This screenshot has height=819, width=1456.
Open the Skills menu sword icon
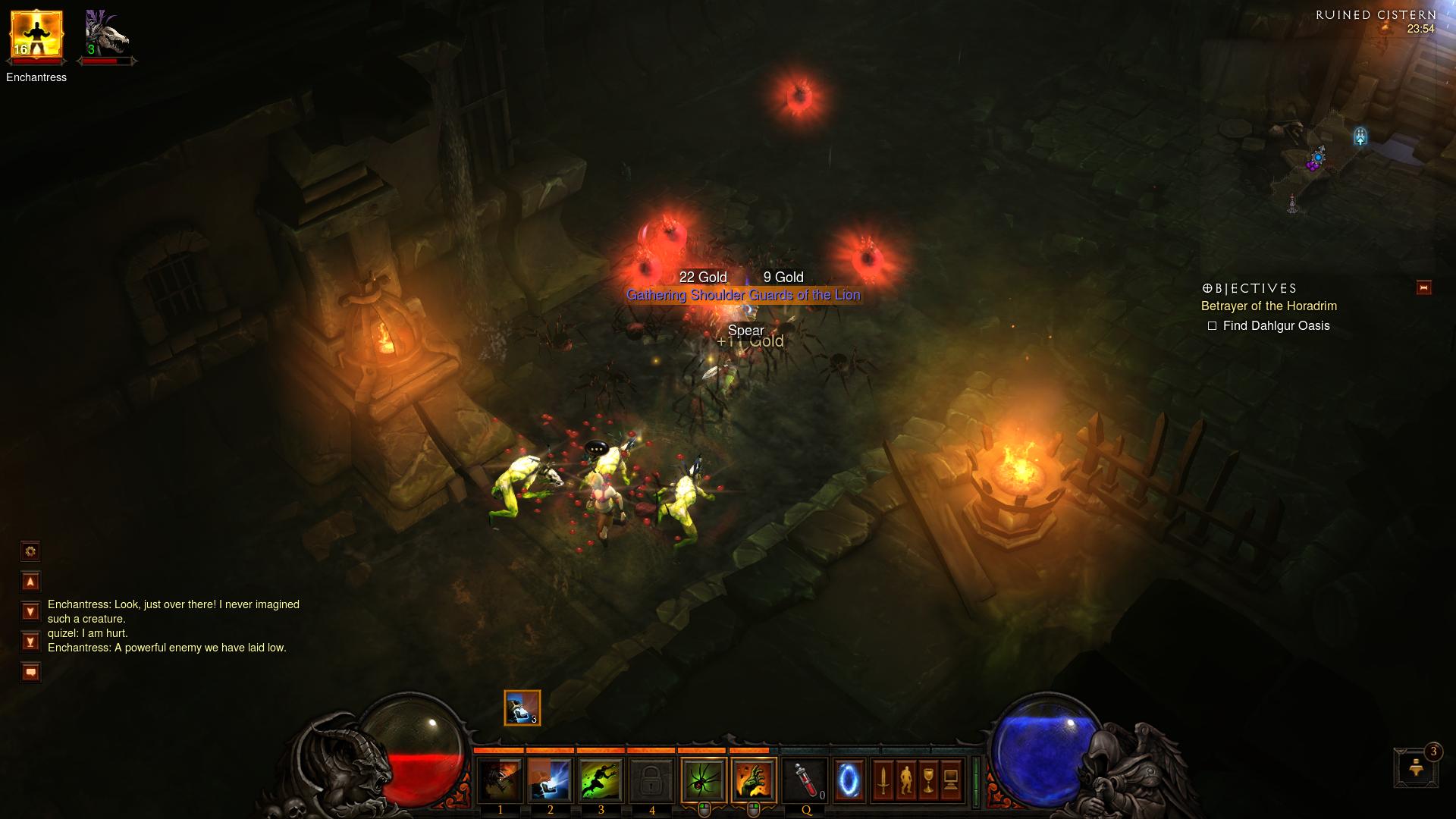point(883,780)
